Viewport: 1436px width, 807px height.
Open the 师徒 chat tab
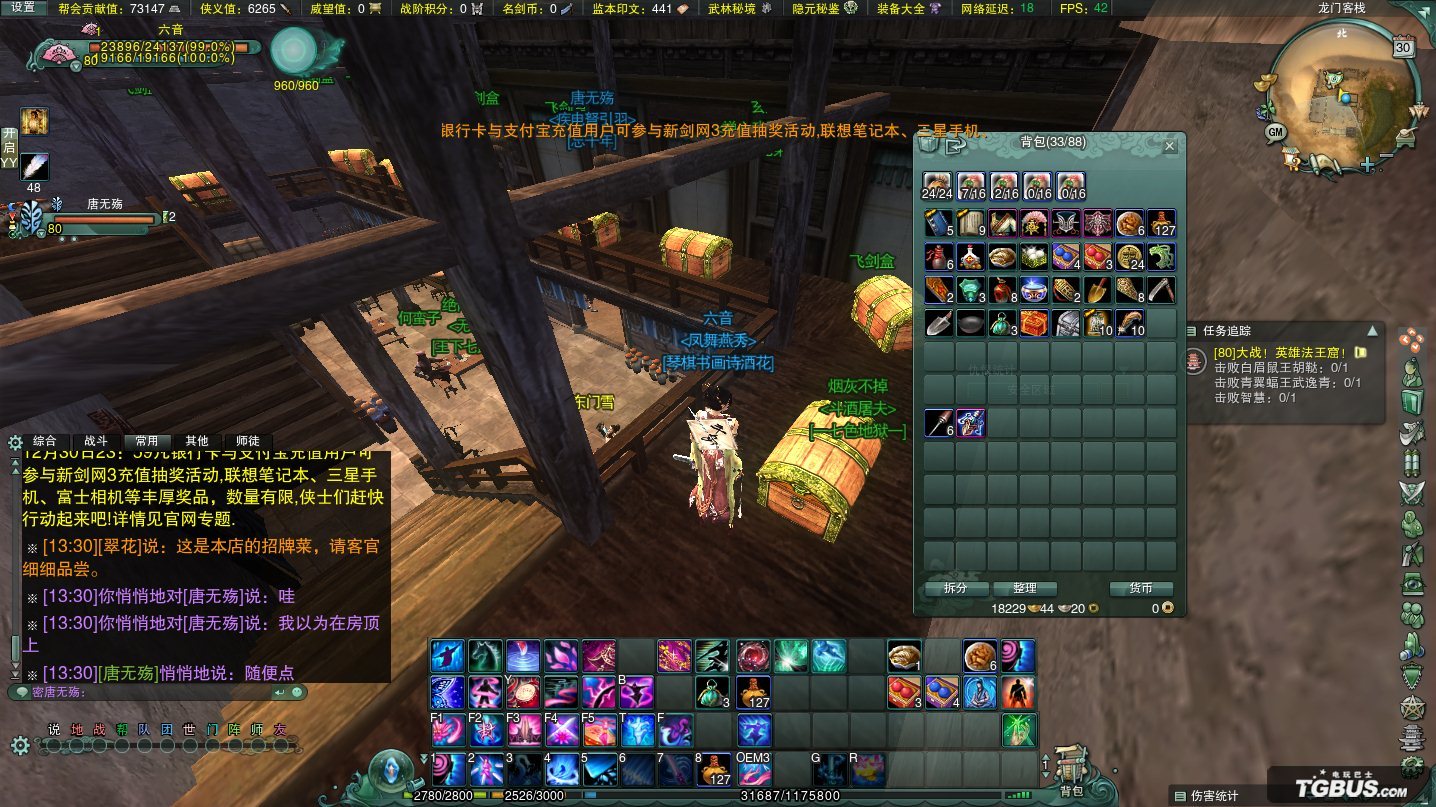pos(247,441)
